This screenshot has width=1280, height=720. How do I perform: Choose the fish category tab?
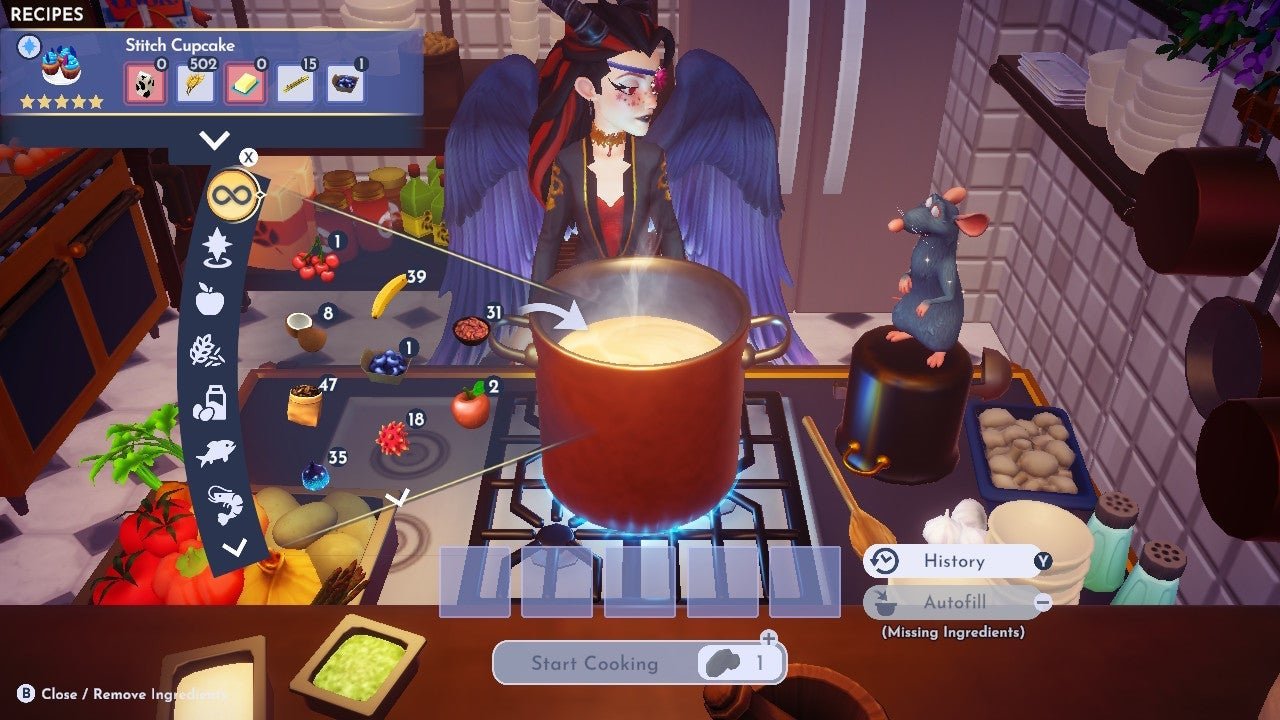[215, 453]
